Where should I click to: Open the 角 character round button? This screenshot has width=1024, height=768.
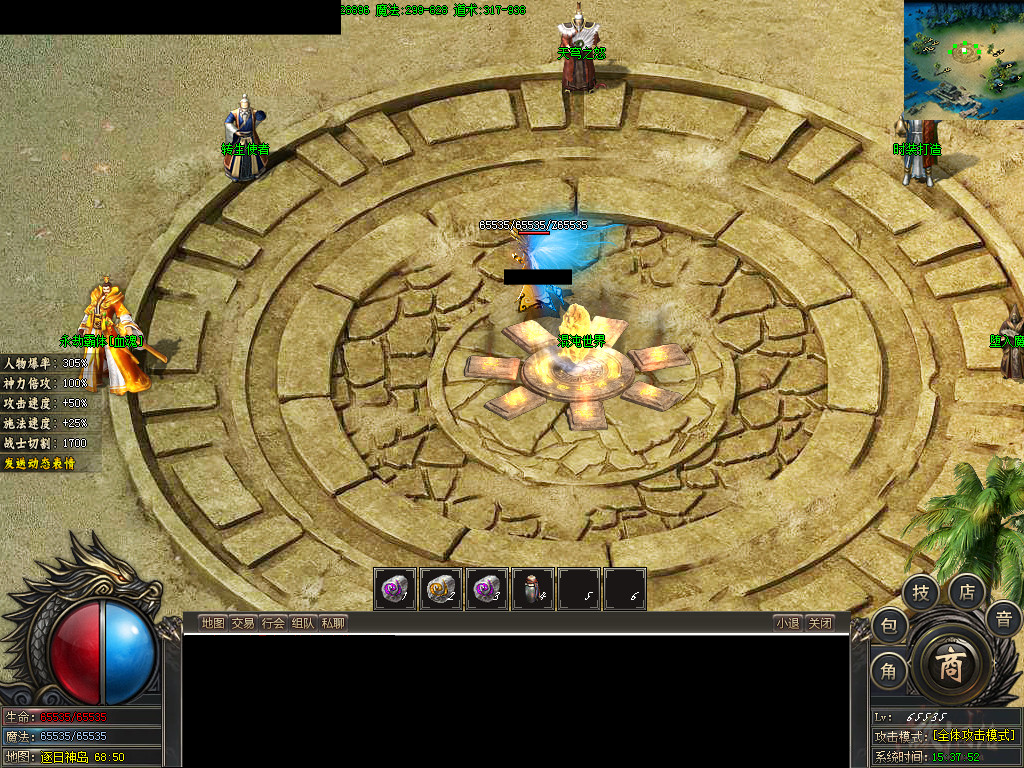pos(889,671)
